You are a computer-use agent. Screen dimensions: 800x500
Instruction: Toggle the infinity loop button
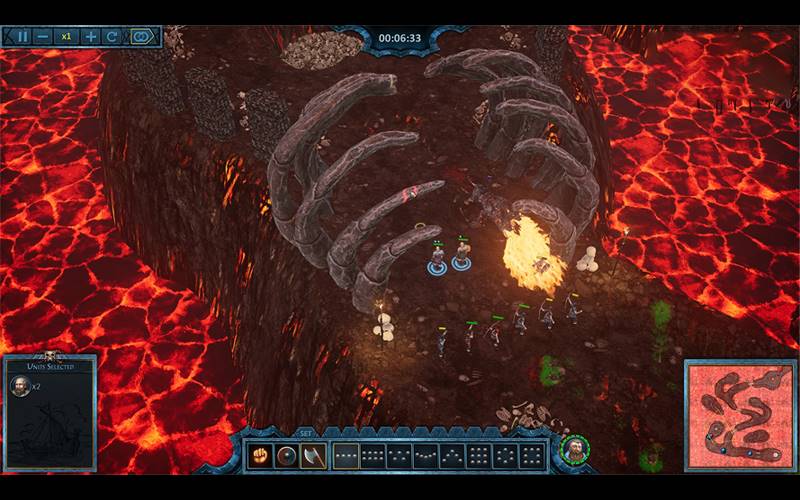[x=142, y=37]
